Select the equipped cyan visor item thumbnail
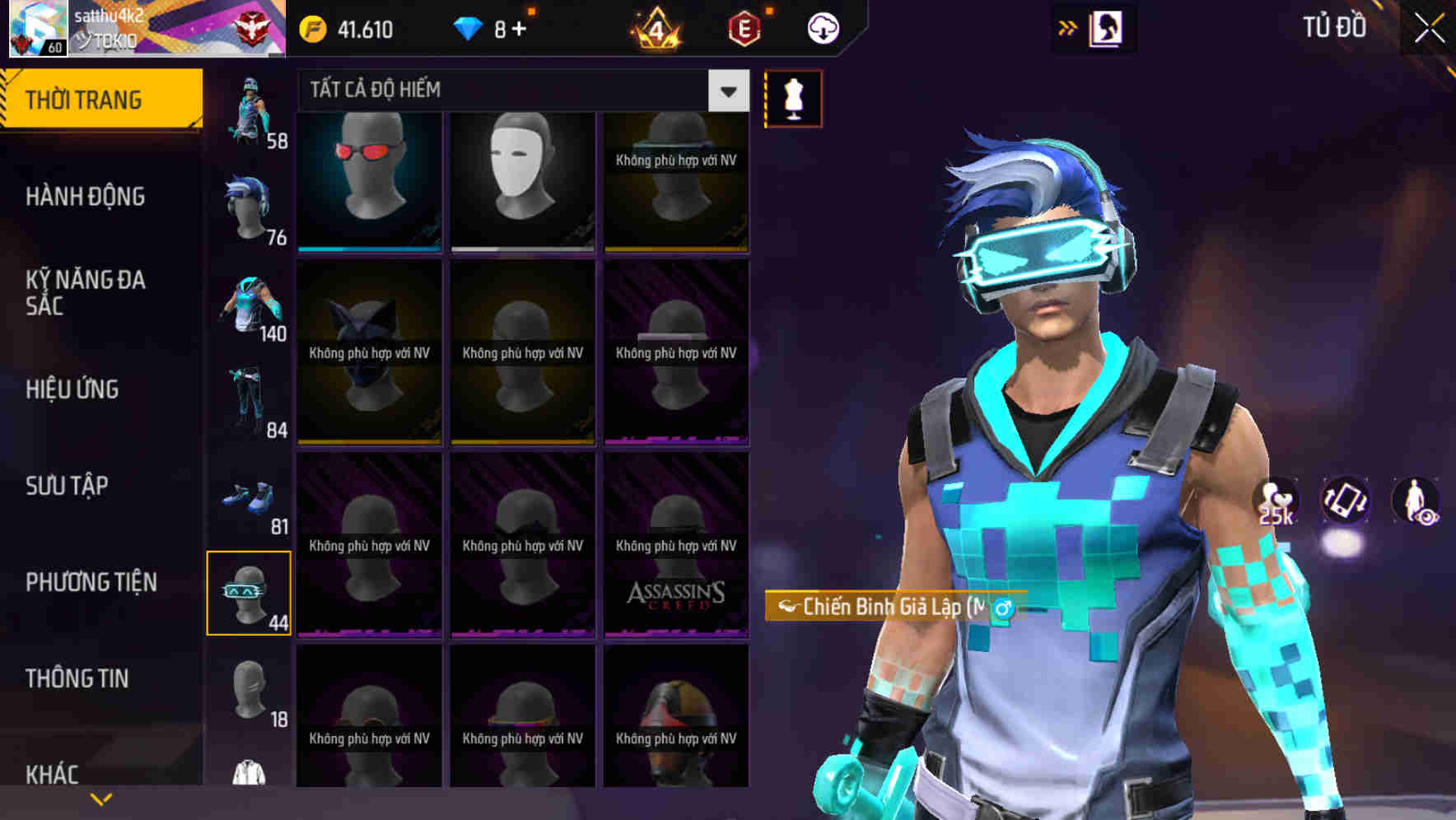1456x820 pixels. coord(250,592)
